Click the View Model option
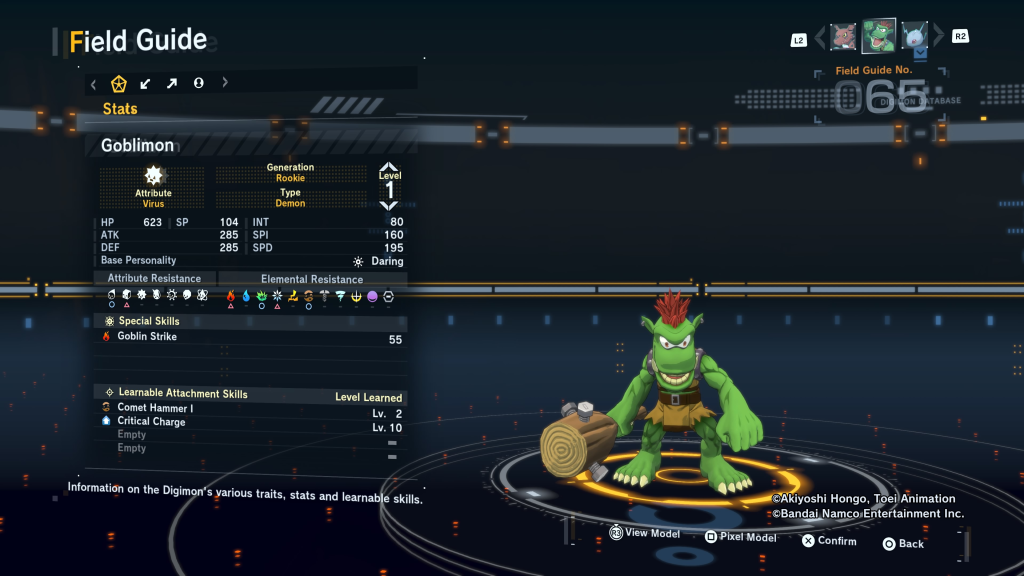 pos(646,534)
